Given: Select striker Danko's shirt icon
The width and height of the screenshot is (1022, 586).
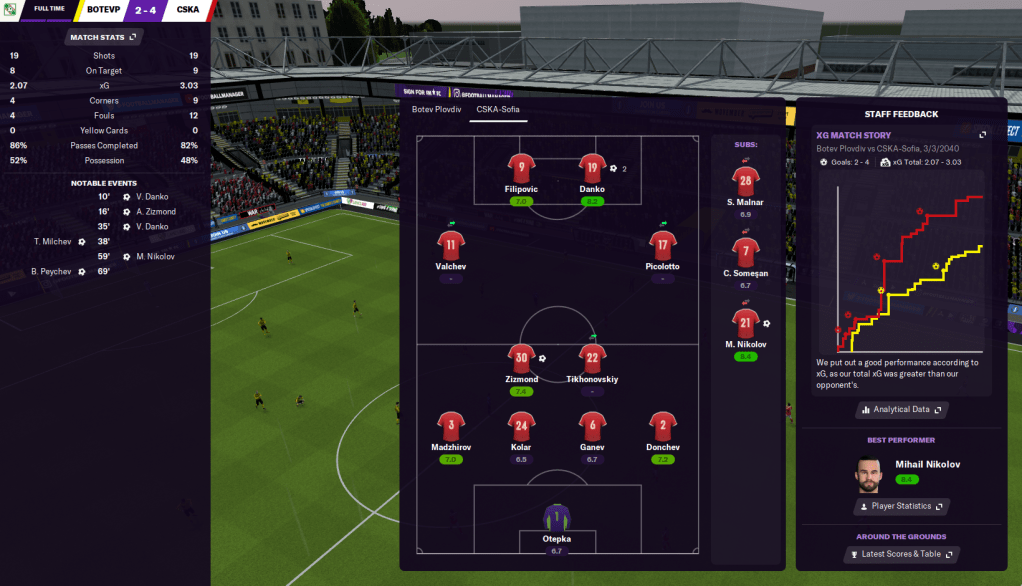Looking at the screenshot, I should click(592, 168).
